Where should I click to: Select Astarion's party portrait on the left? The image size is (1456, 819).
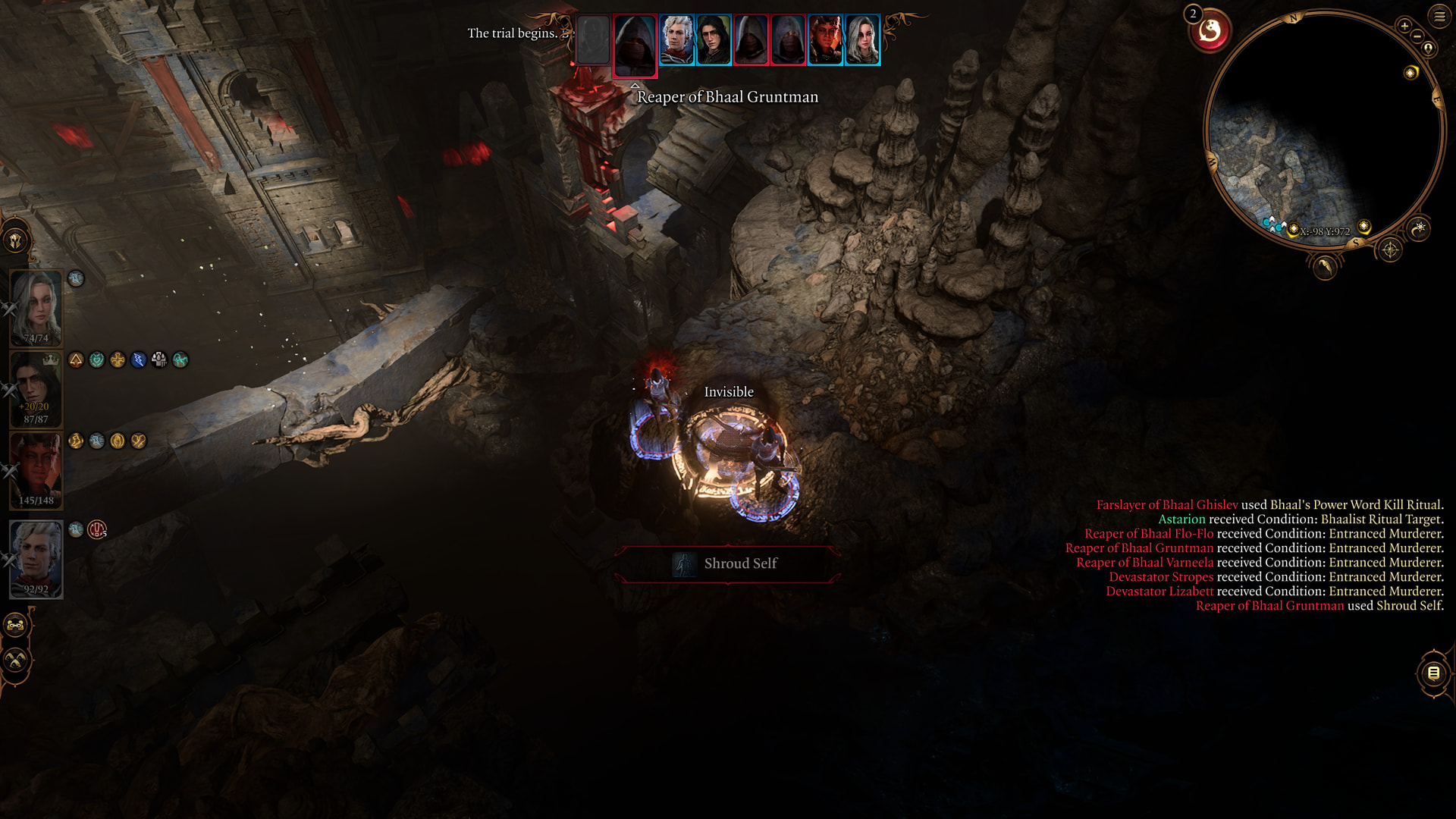tap(36, 558)
